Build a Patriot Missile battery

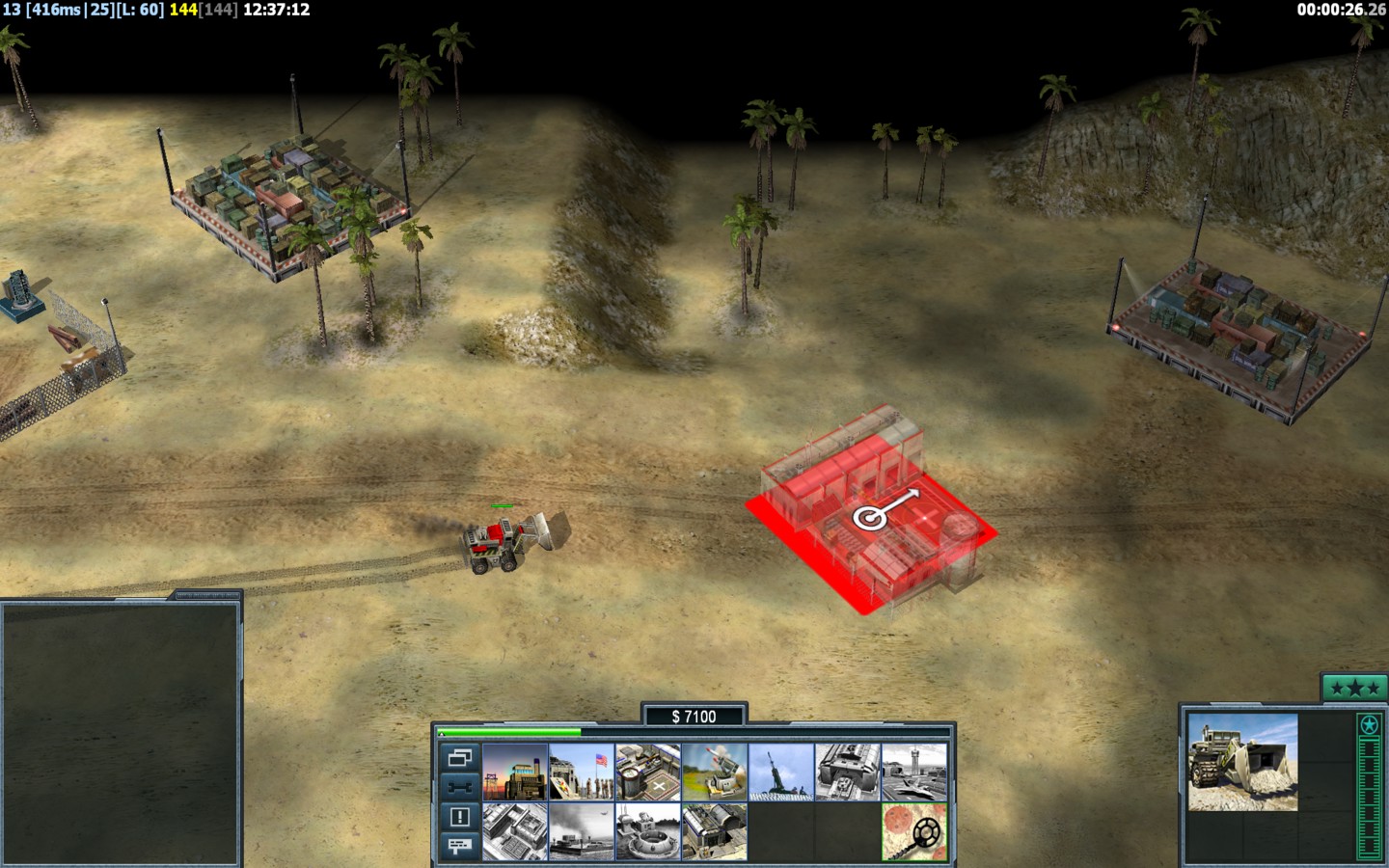715,772
